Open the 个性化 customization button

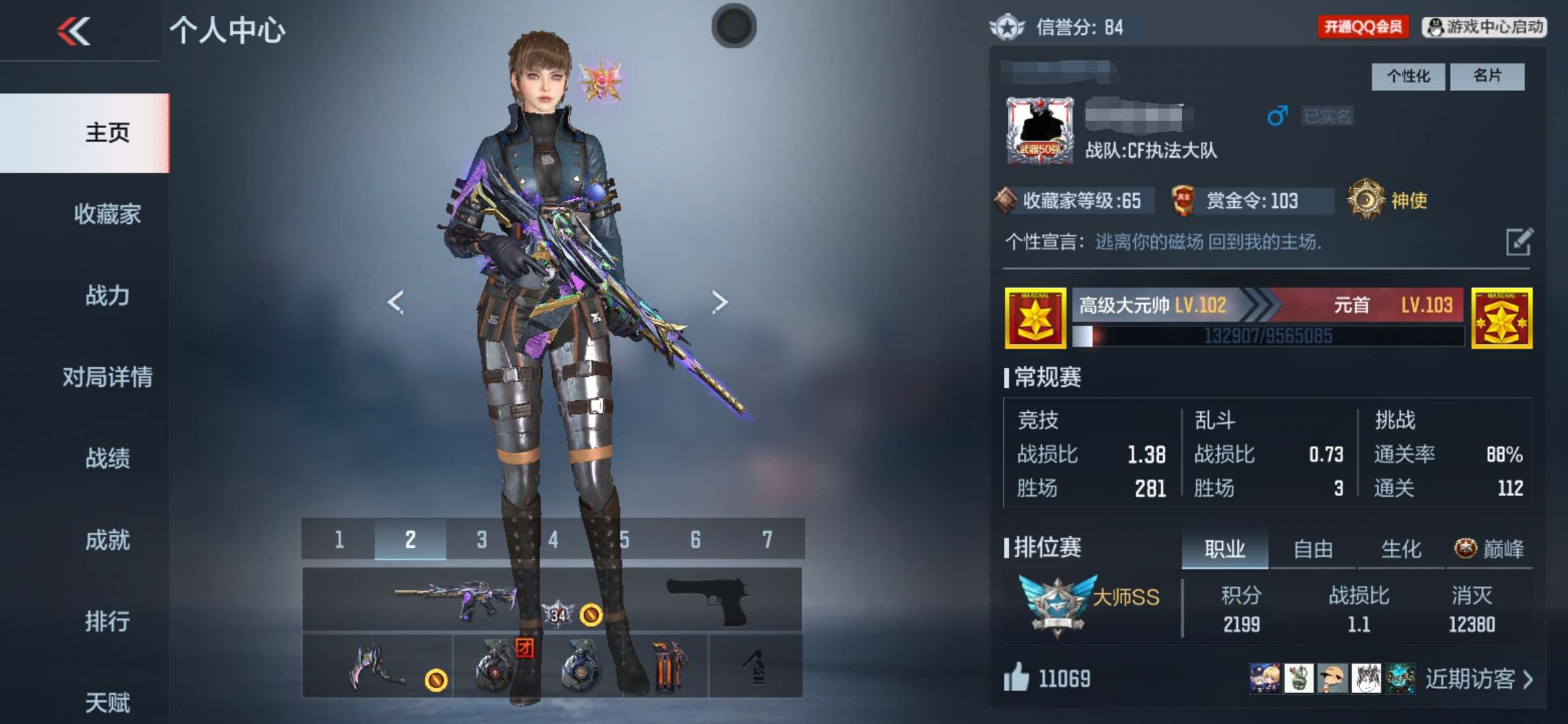click(x=1408, y=76)
